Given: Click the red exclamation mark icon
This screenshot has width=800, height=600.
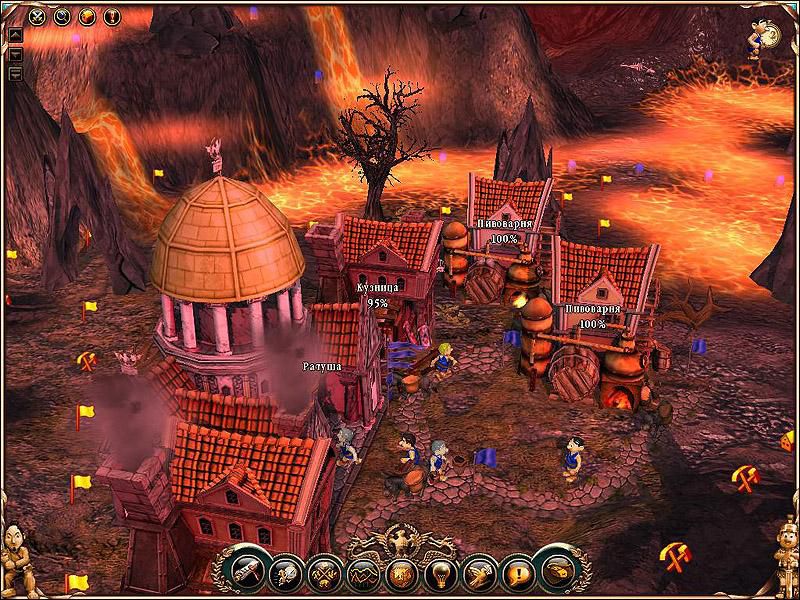Looking at the screenshot, I should coord(110,16).
